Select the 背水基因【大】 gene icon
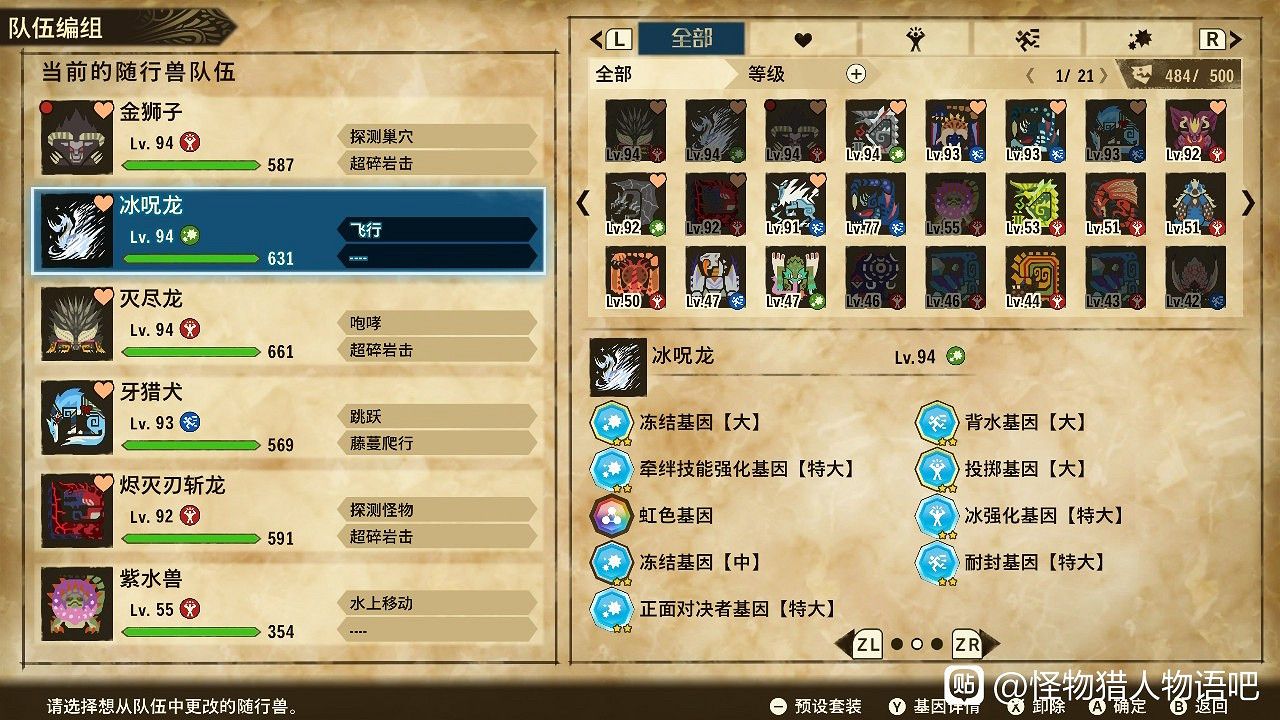 [x=938, y=422]
